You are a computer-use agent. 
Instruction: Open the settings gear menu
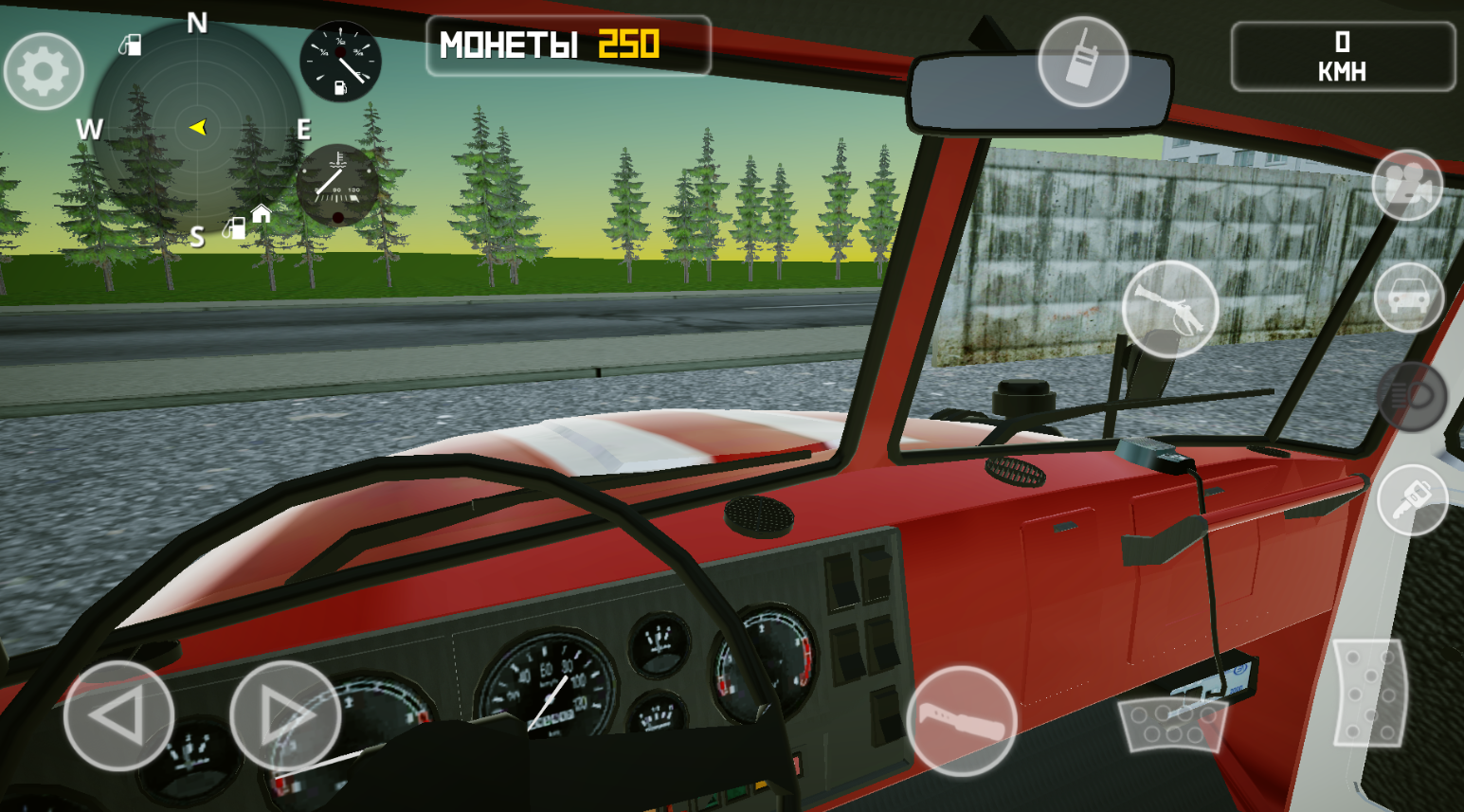click(x=44, y=71)
